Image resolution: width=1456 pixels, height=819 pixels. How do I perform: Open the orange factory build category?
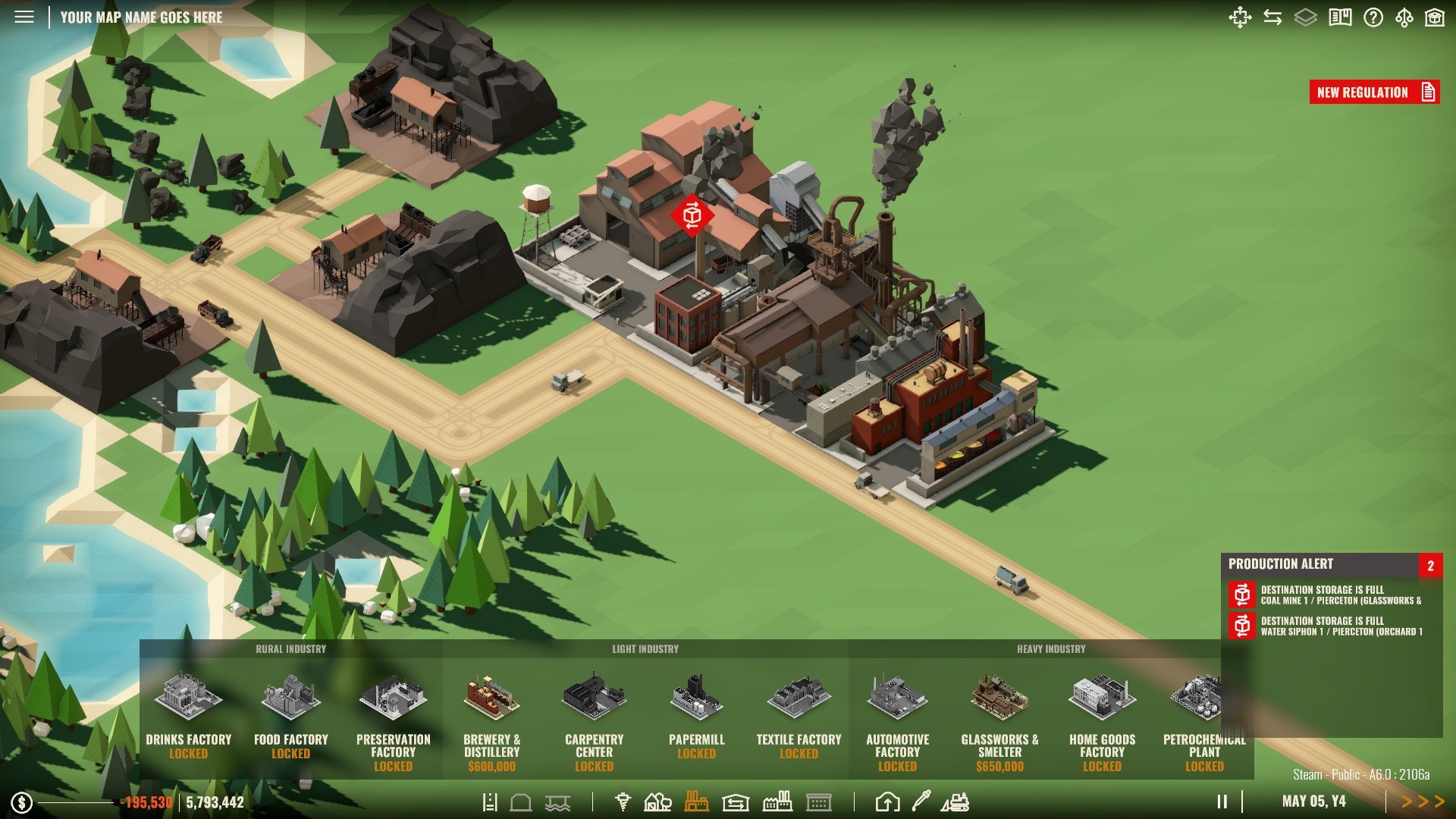pyautogui.click(x=696, y=802)
